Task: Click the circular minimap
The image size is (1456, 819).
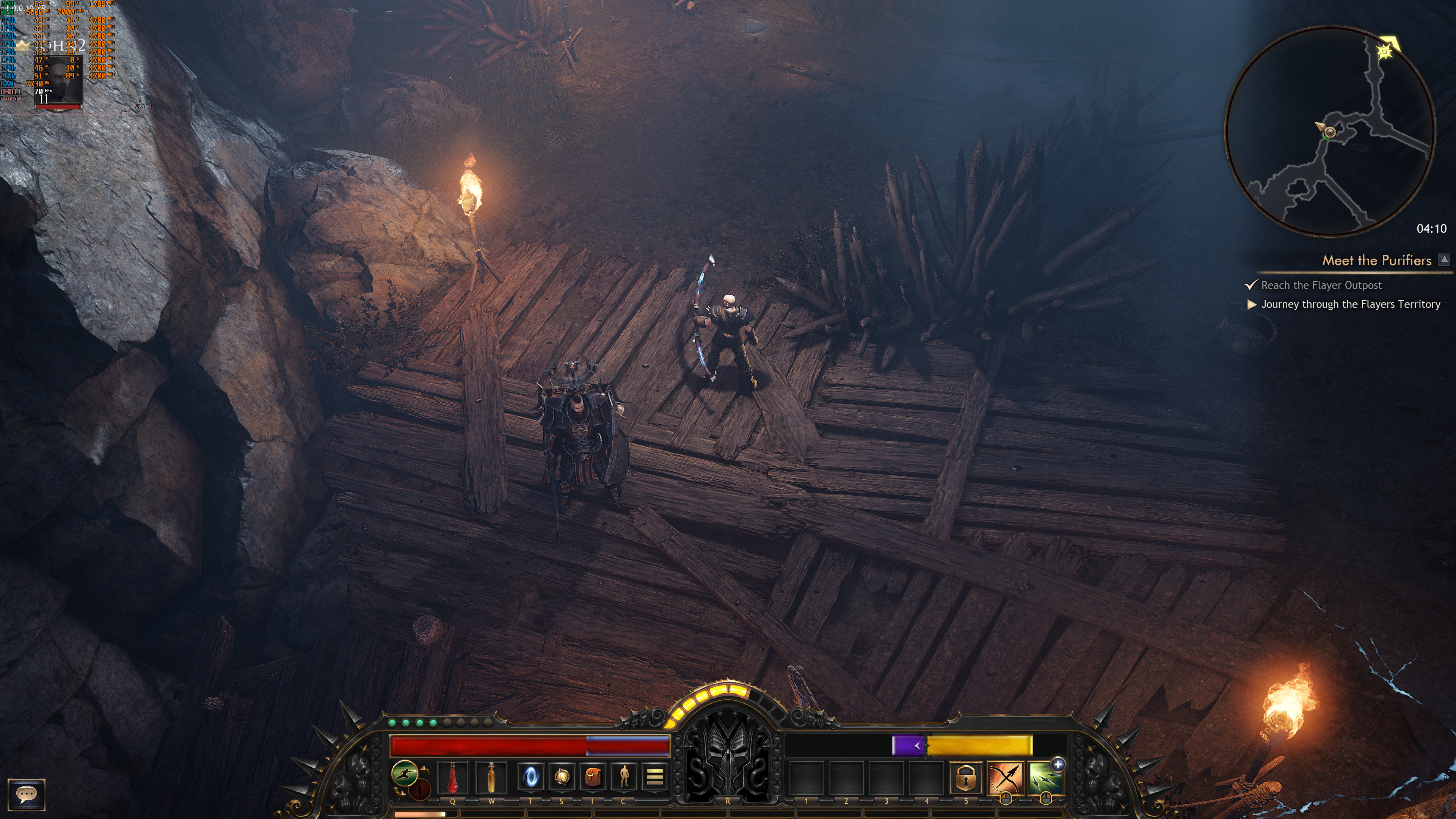Action: [1329, 131]
